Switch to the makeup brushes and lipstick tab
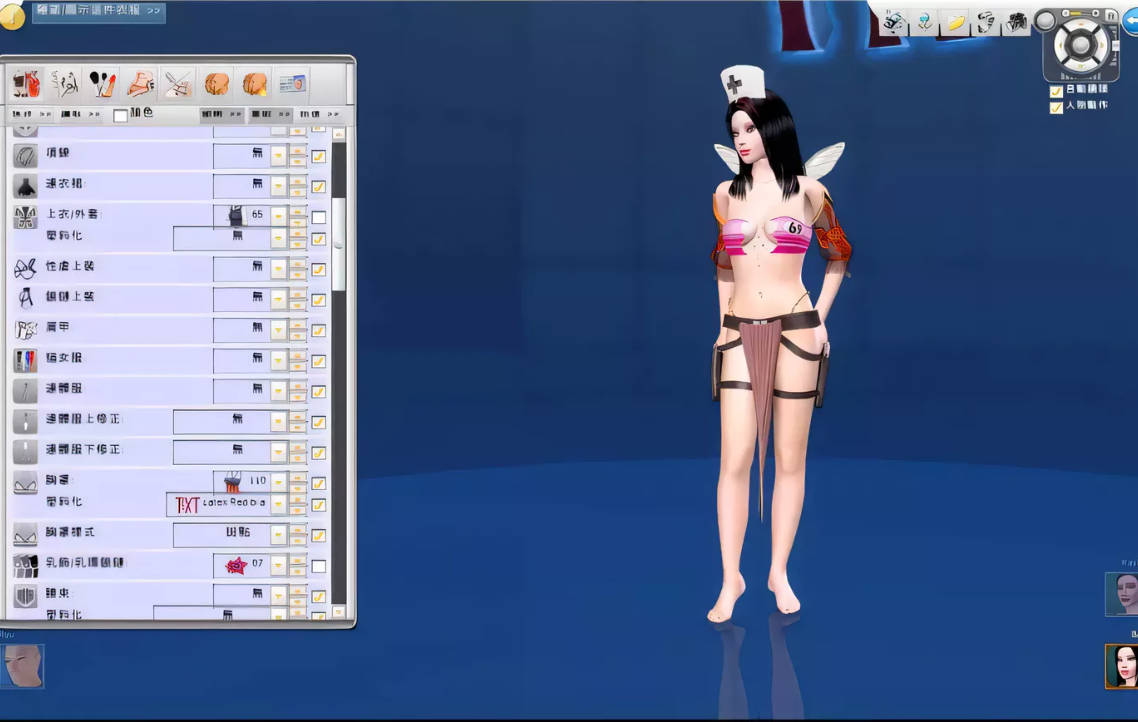The image size is (1138, 722). tap(103, 83)
